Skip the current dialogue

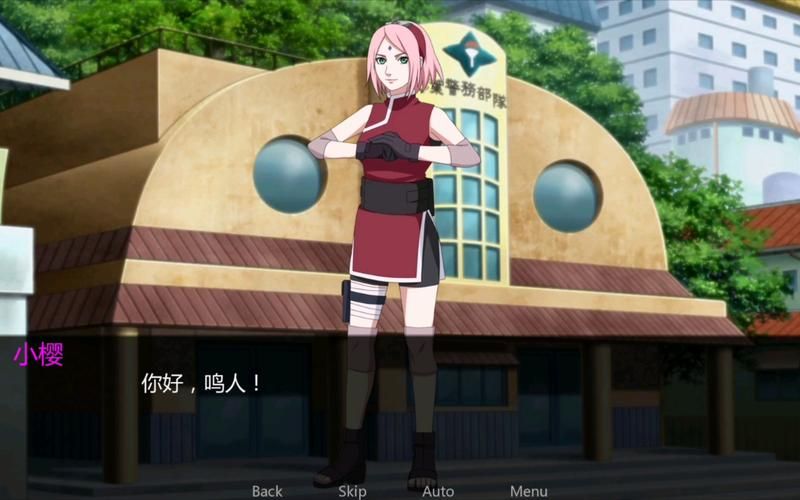[352, 491]
